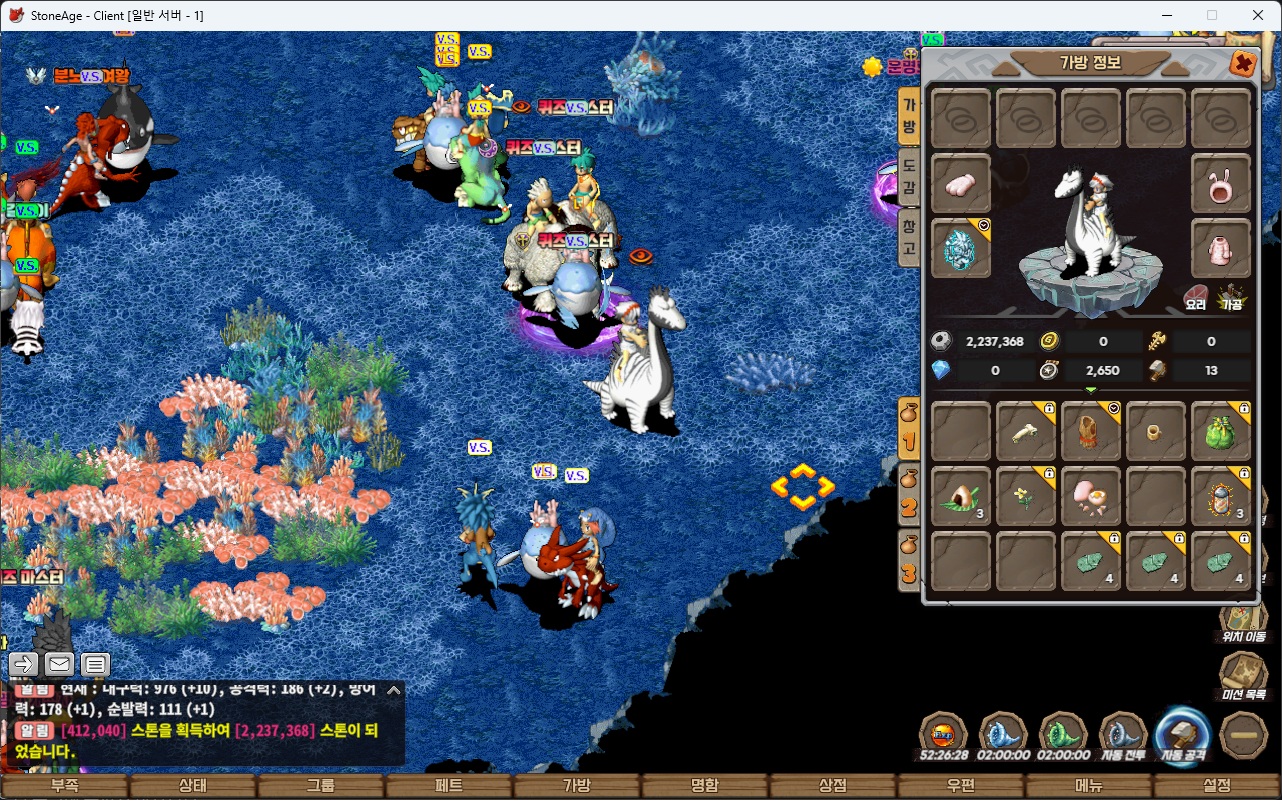Open the 요리 cooking button
The width and height of the screenshot is (1282, 802).
point(1196,297)
